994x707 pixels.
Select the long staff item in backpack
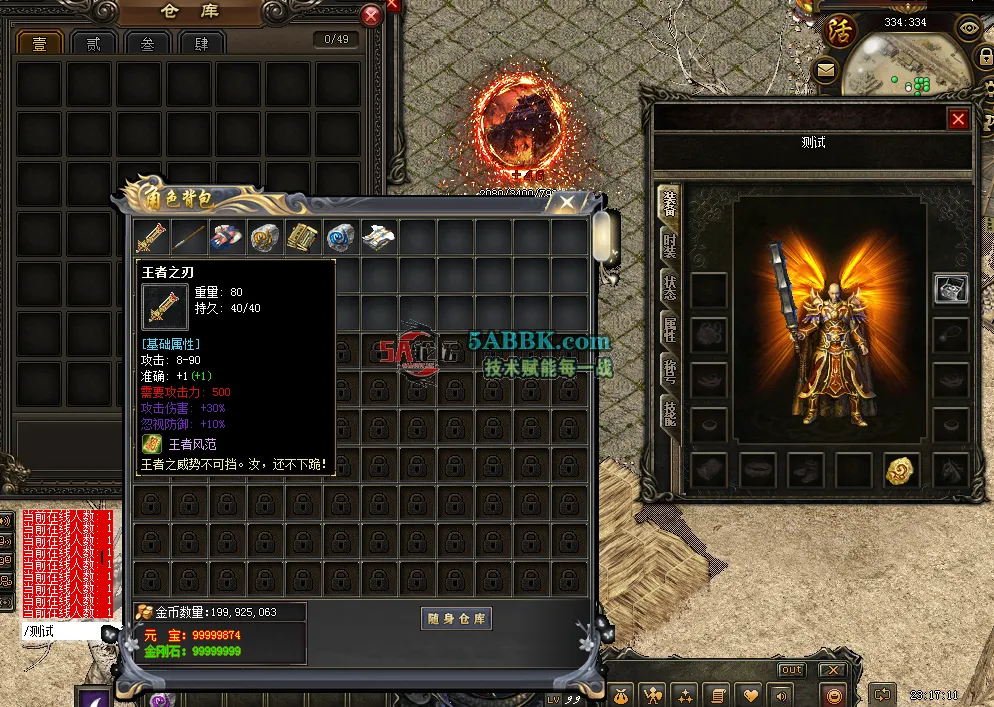[x=189, y=237]
